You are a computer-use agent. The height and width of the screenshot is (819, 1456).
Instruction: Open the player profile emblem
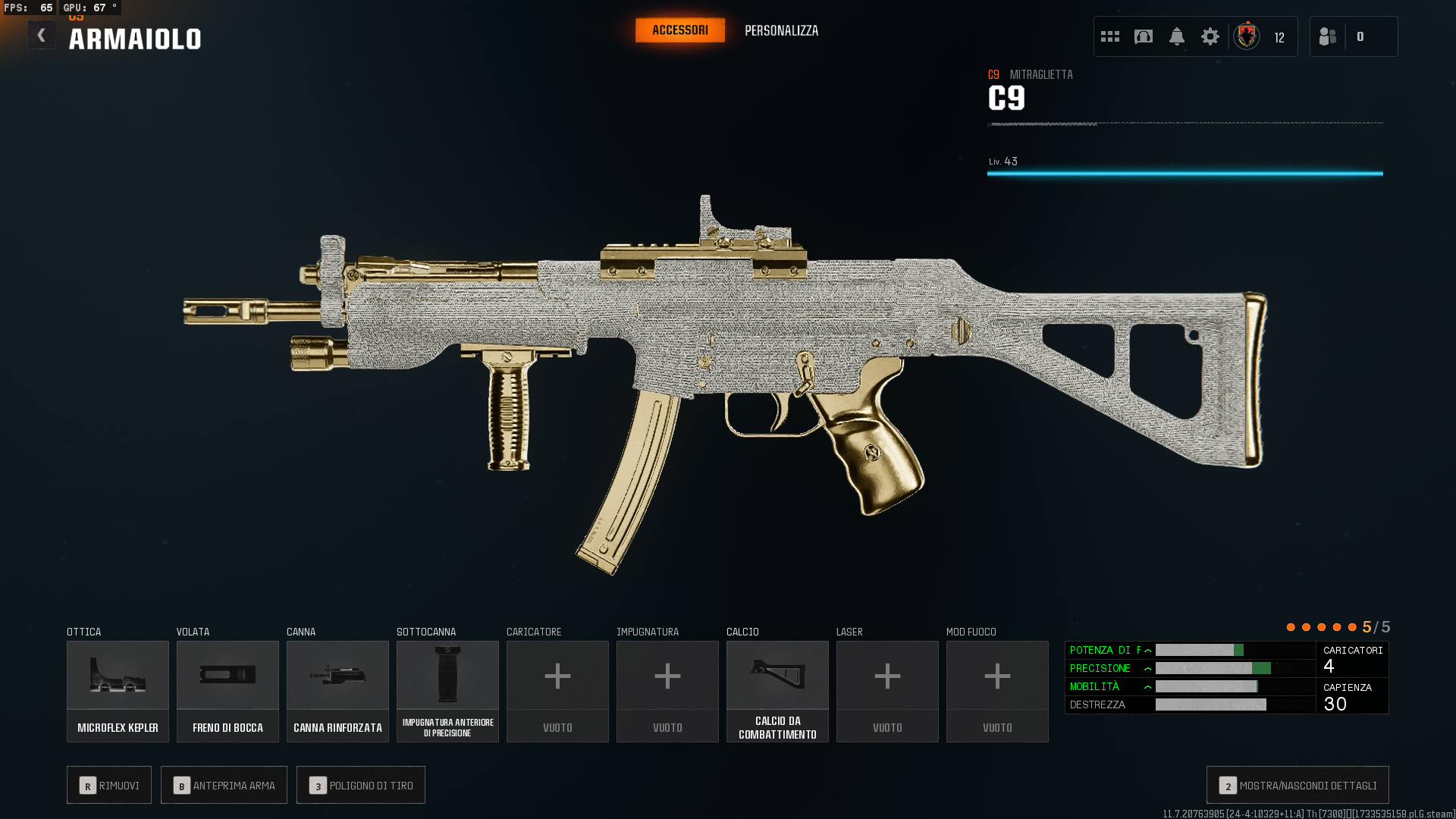[1247, 36]
